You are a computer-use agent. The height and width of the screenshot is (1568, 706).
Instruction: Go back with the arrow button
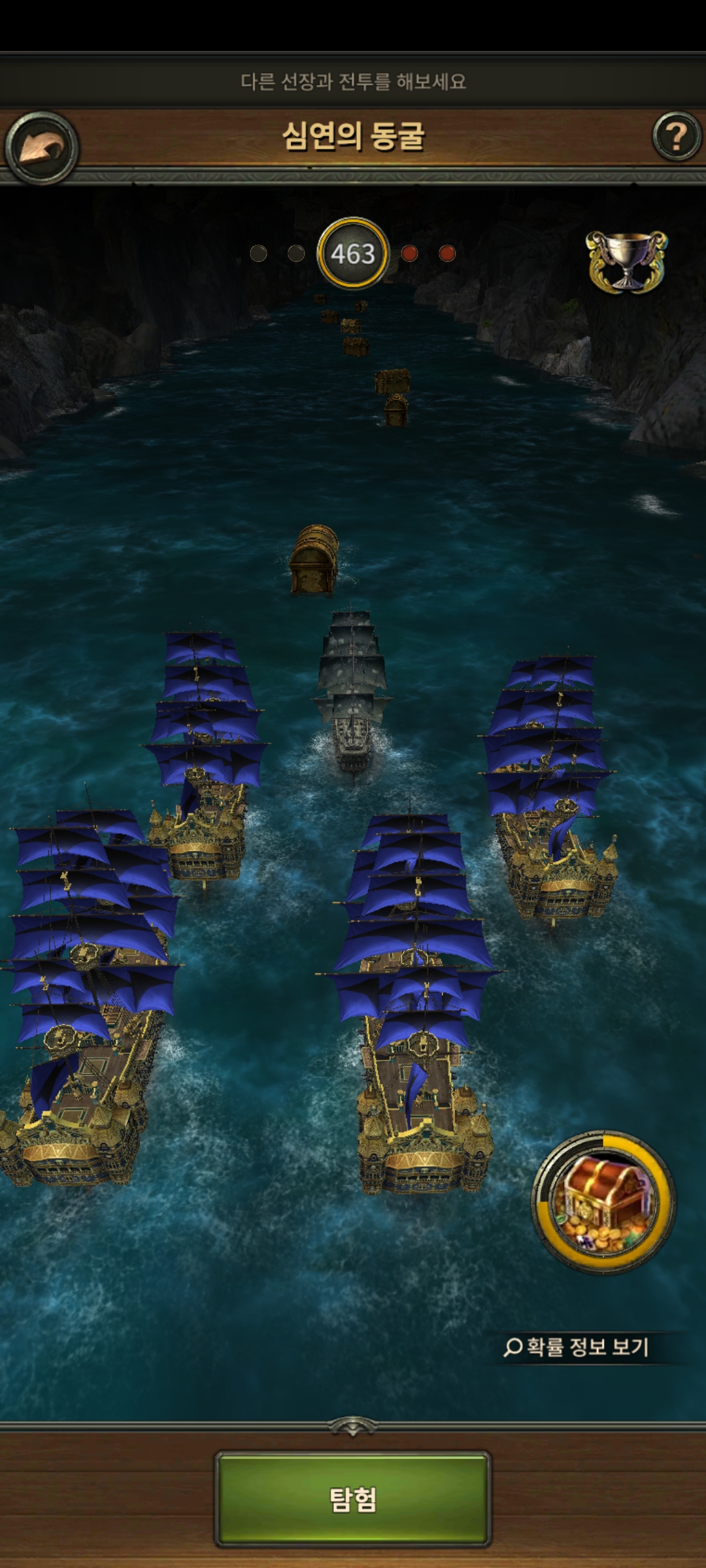41,148
